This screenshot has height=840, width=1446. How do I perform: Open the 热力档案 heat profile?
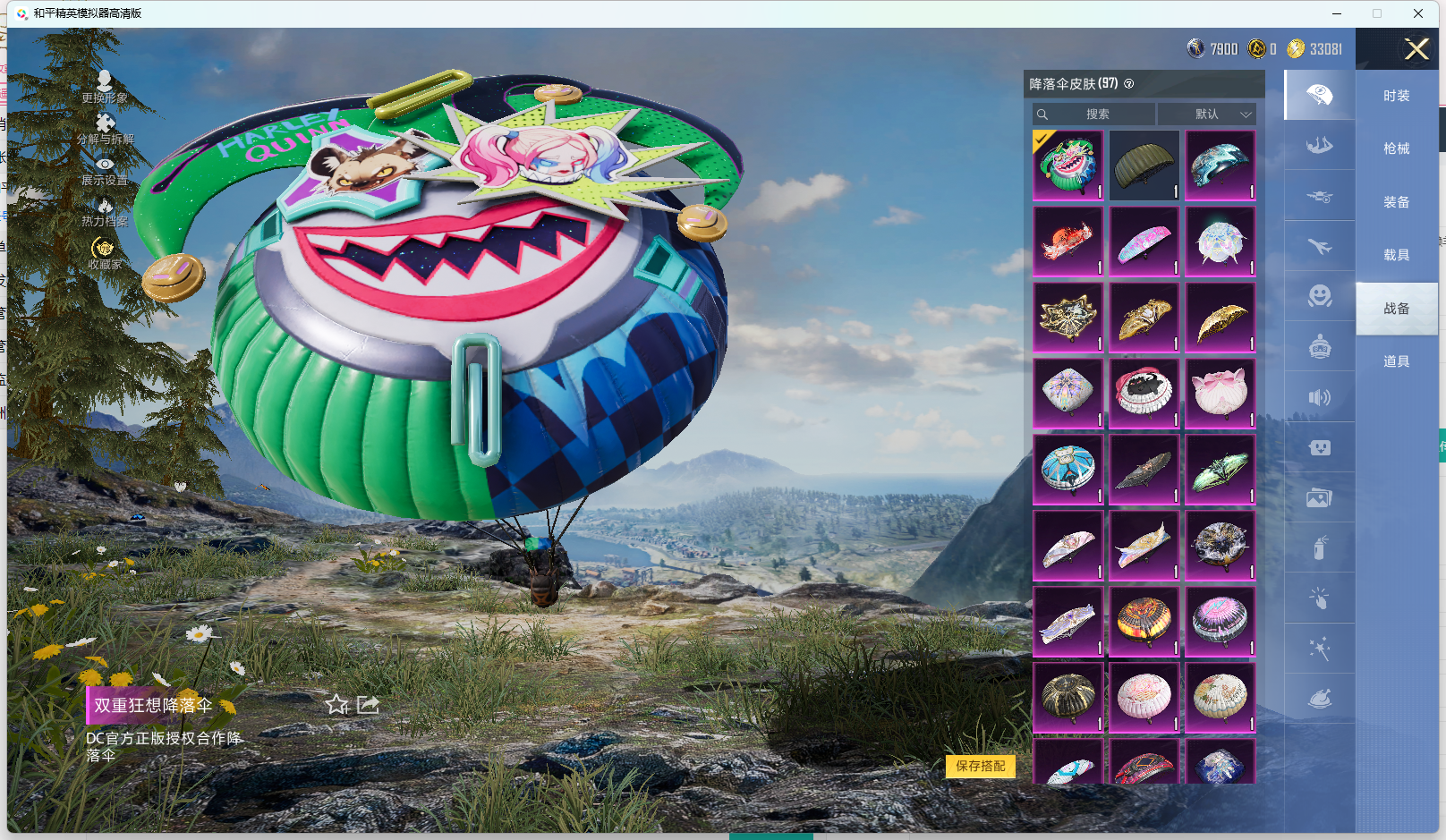(x=105, y=212)
